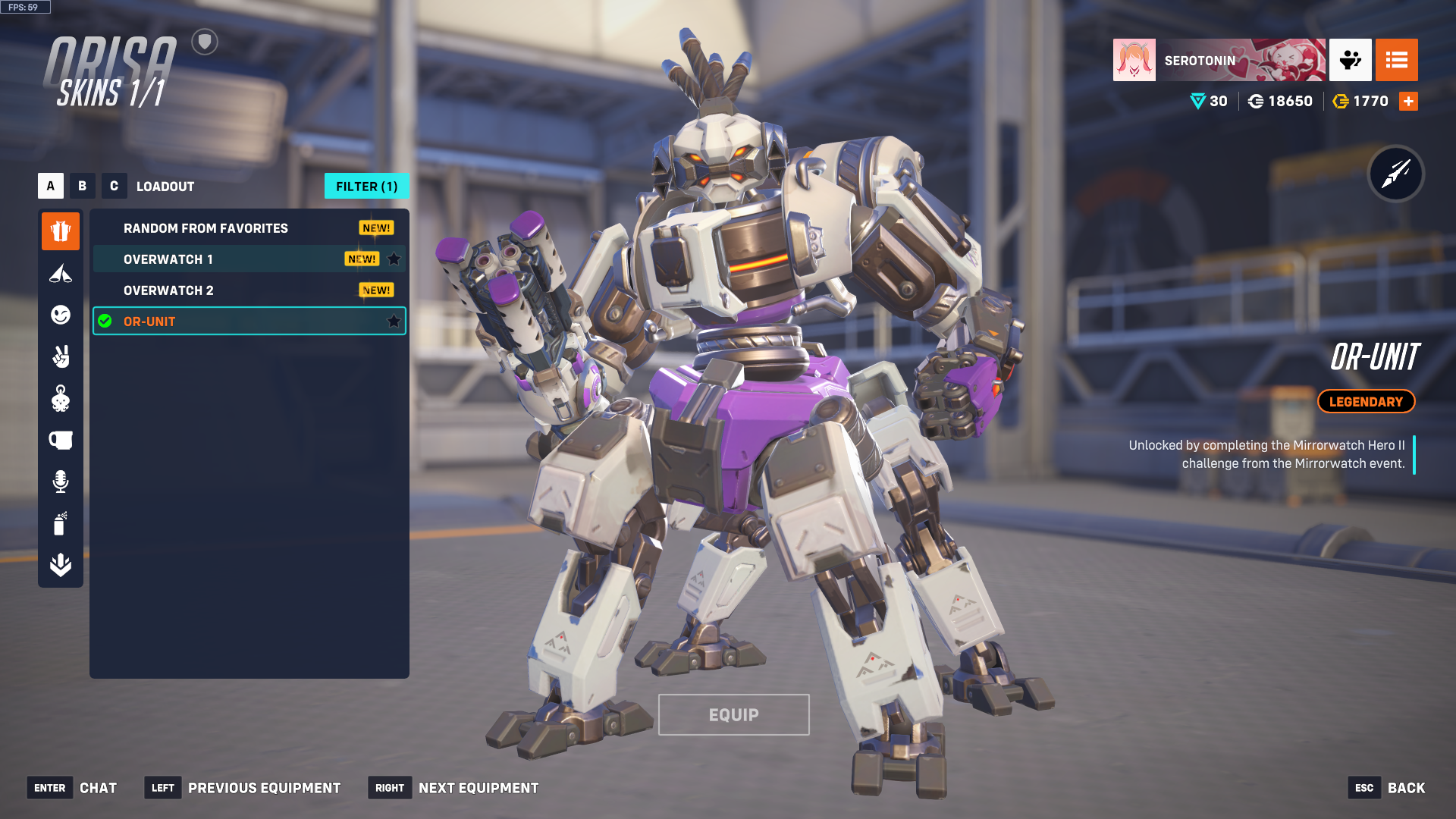Viewport: 1456px width, 819px height.
Task: Choose Random From Favorites skin option
Action: [x=206, y=228]
